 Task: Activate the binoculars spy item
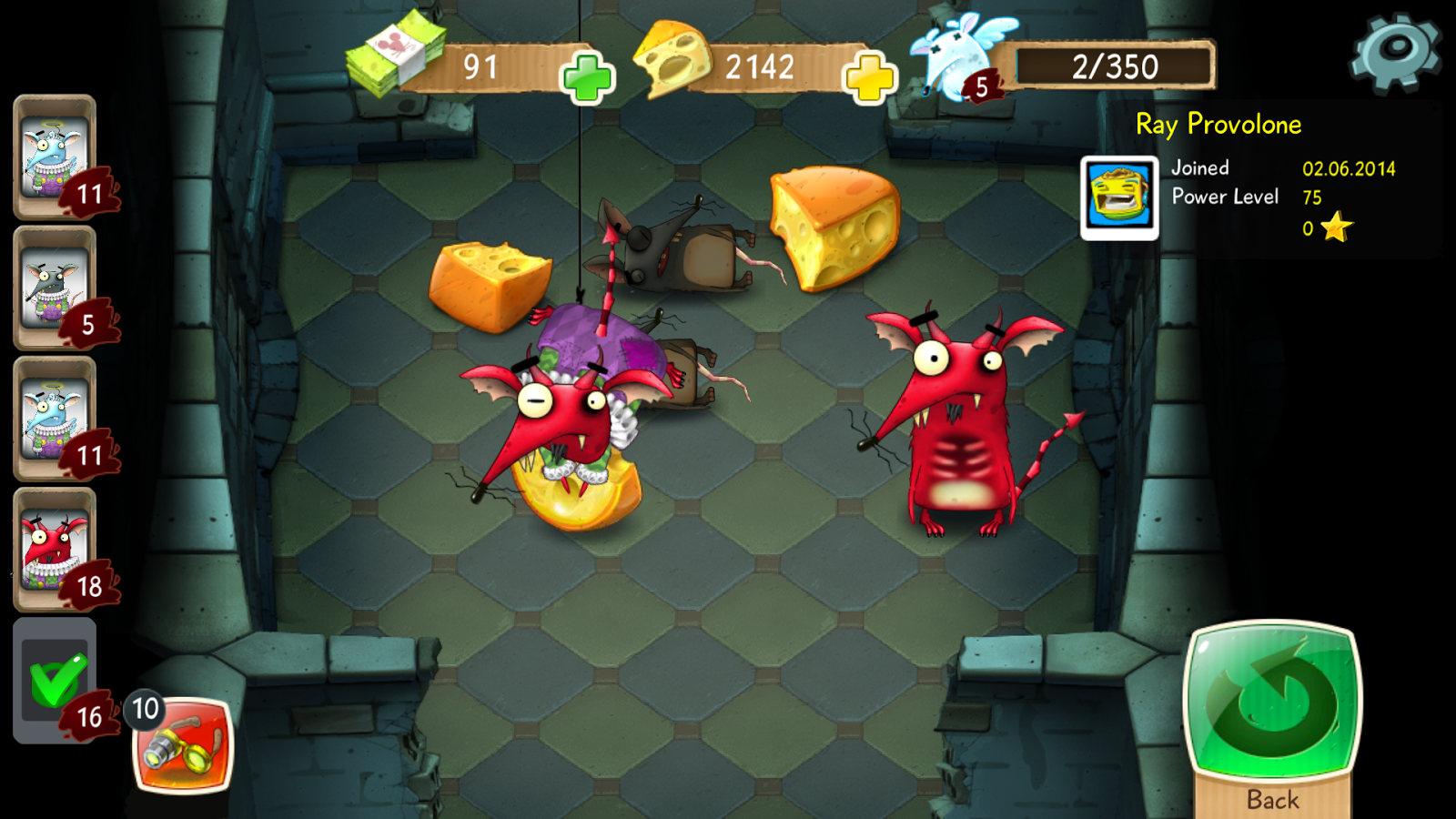tap(184, 746)
